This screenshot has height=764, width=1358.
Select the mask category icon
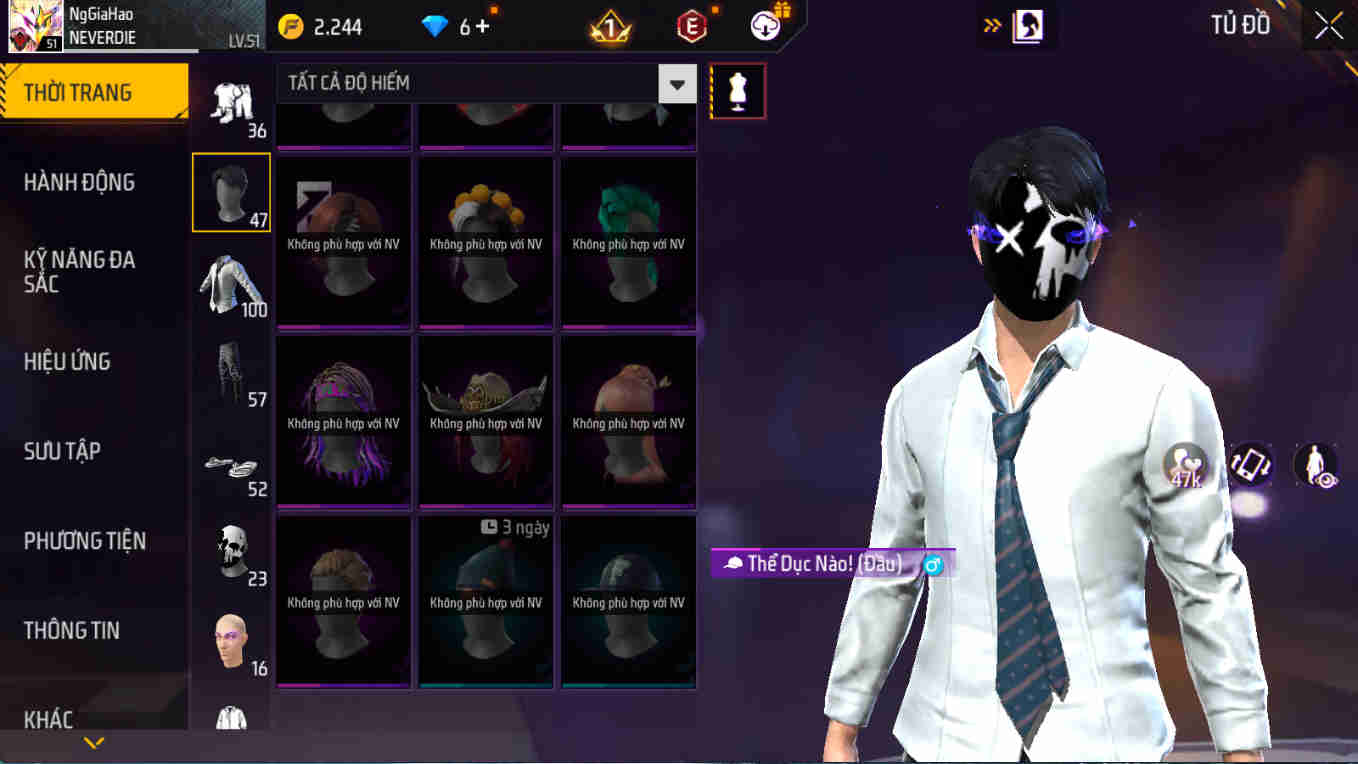[x=231, y=551]
